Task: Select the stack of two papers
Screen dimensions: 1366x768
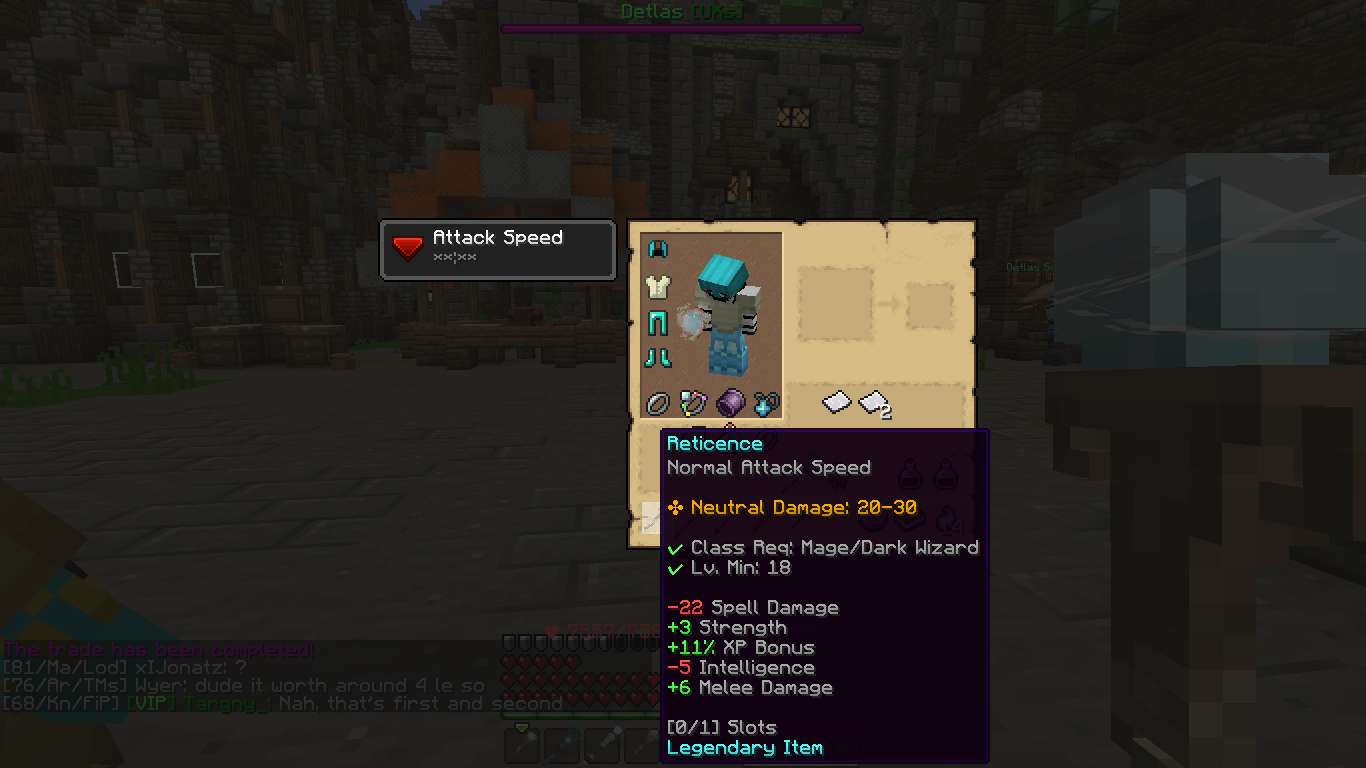Action: click(872, 402)
